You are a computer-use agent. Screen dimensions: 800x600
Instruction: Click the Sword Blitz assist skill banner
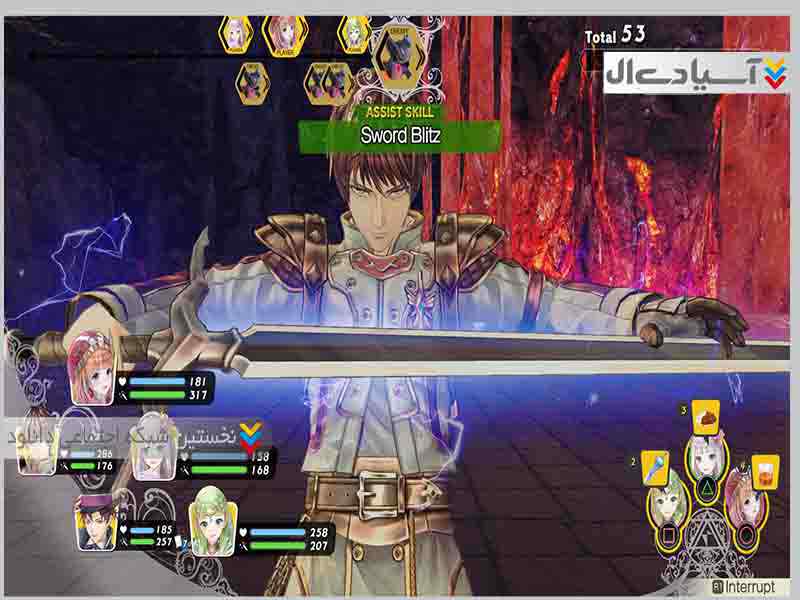point(399,135)
